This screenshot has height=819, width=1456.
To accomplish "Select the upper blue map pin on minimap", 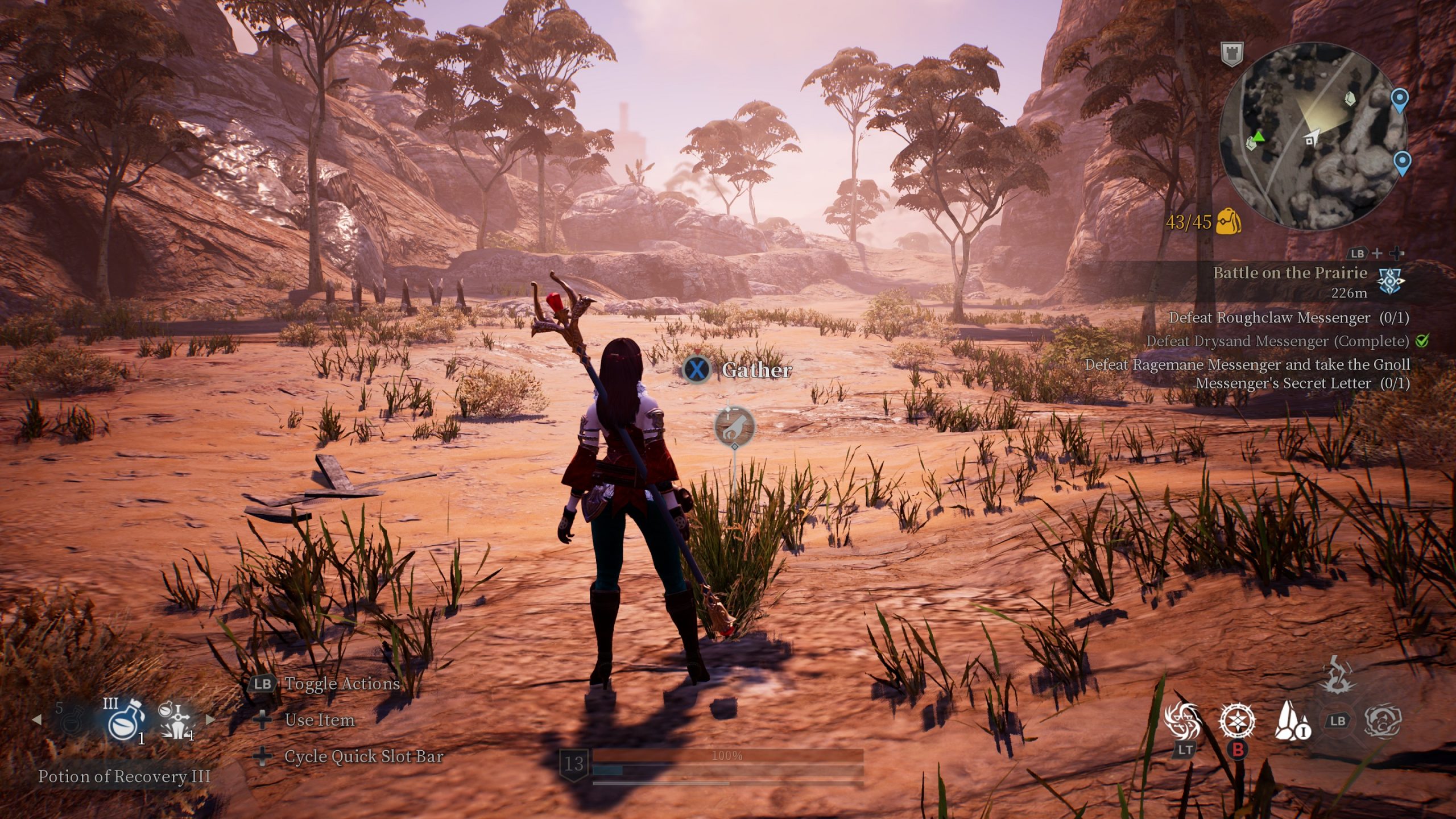I will [x=1399, y=100].
